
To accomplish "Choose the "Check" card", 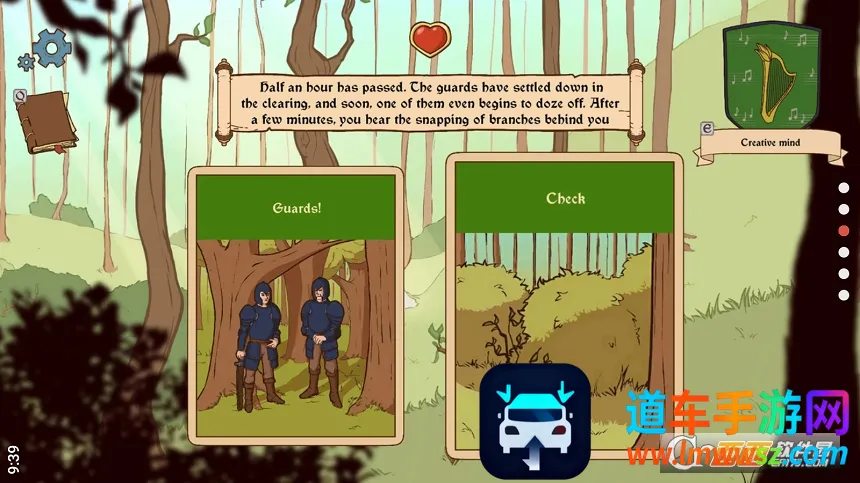I will 565,290.
